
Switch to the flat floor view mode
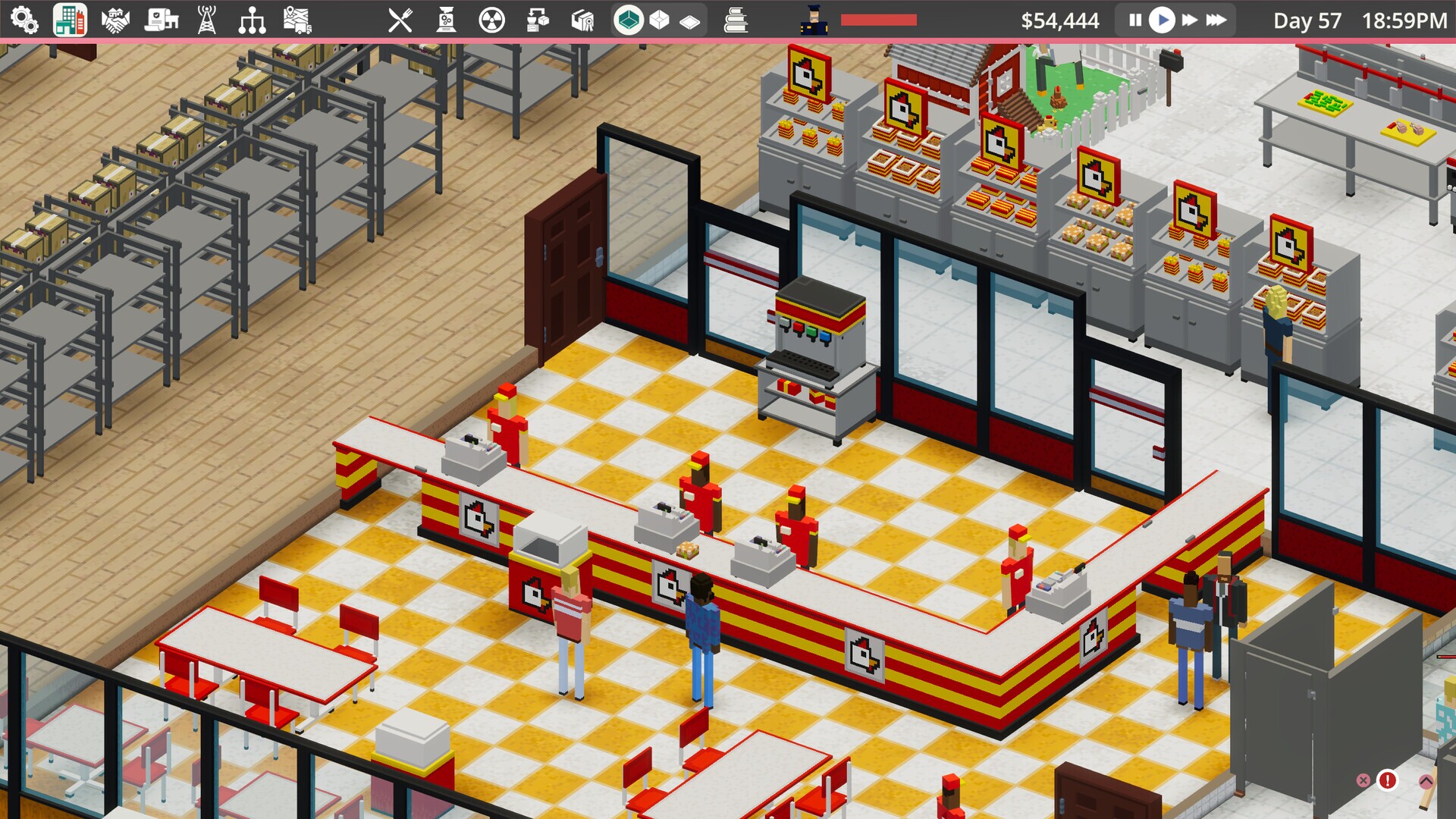coord(689,19)
